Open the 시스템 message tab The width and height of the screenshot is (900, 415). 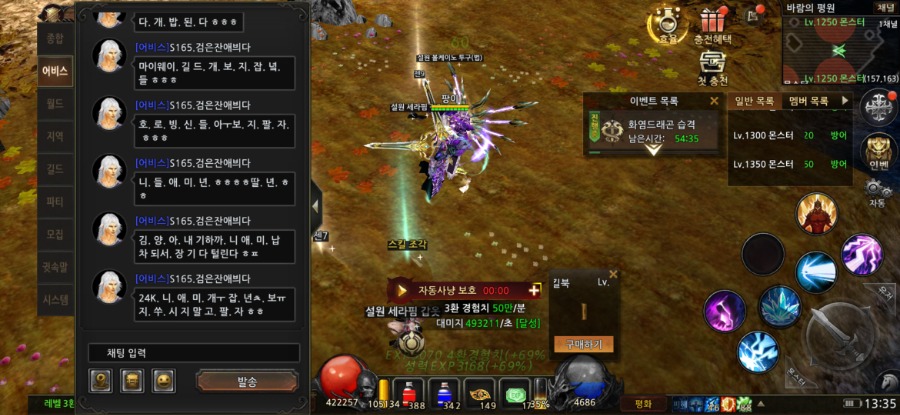click(x=54, y=299)
